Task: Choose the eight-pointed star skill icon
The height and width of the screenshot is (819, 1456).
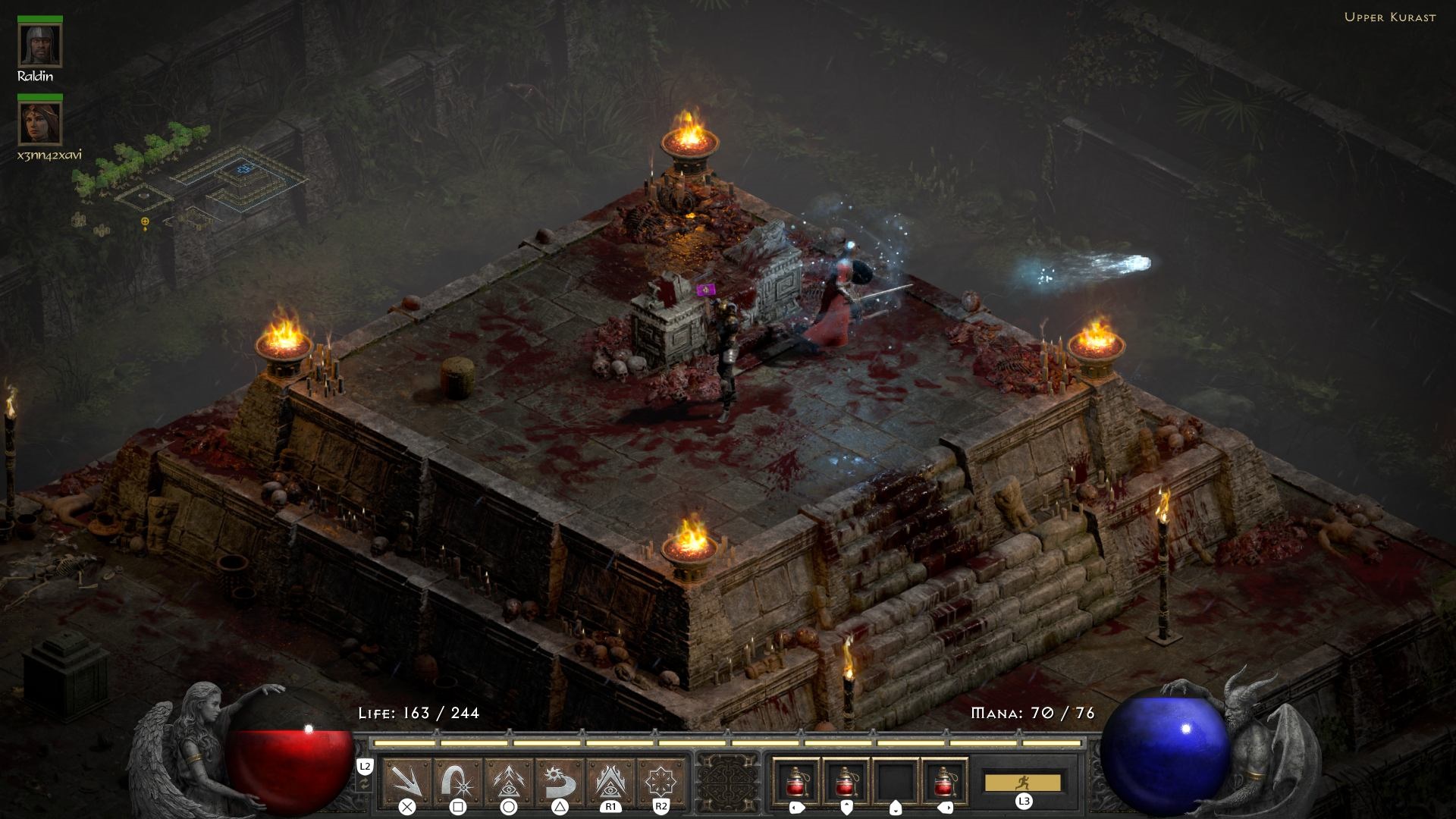Action: [x=661, y=780]
